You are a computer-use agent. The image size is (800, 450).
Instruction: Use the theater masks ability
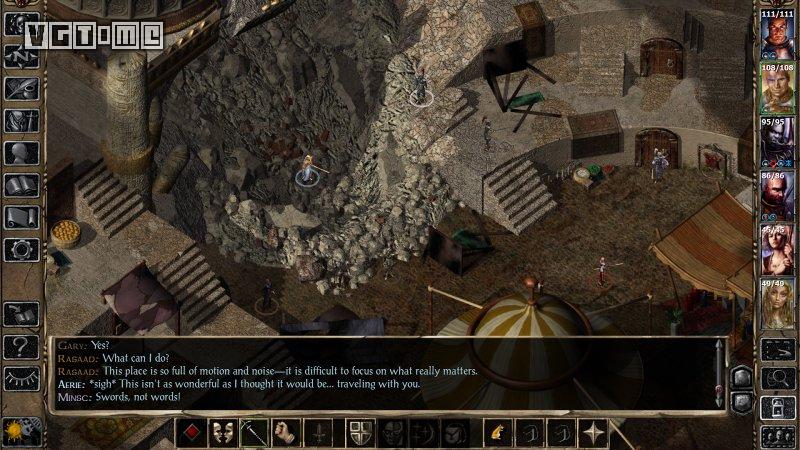[x=224, y=432]
